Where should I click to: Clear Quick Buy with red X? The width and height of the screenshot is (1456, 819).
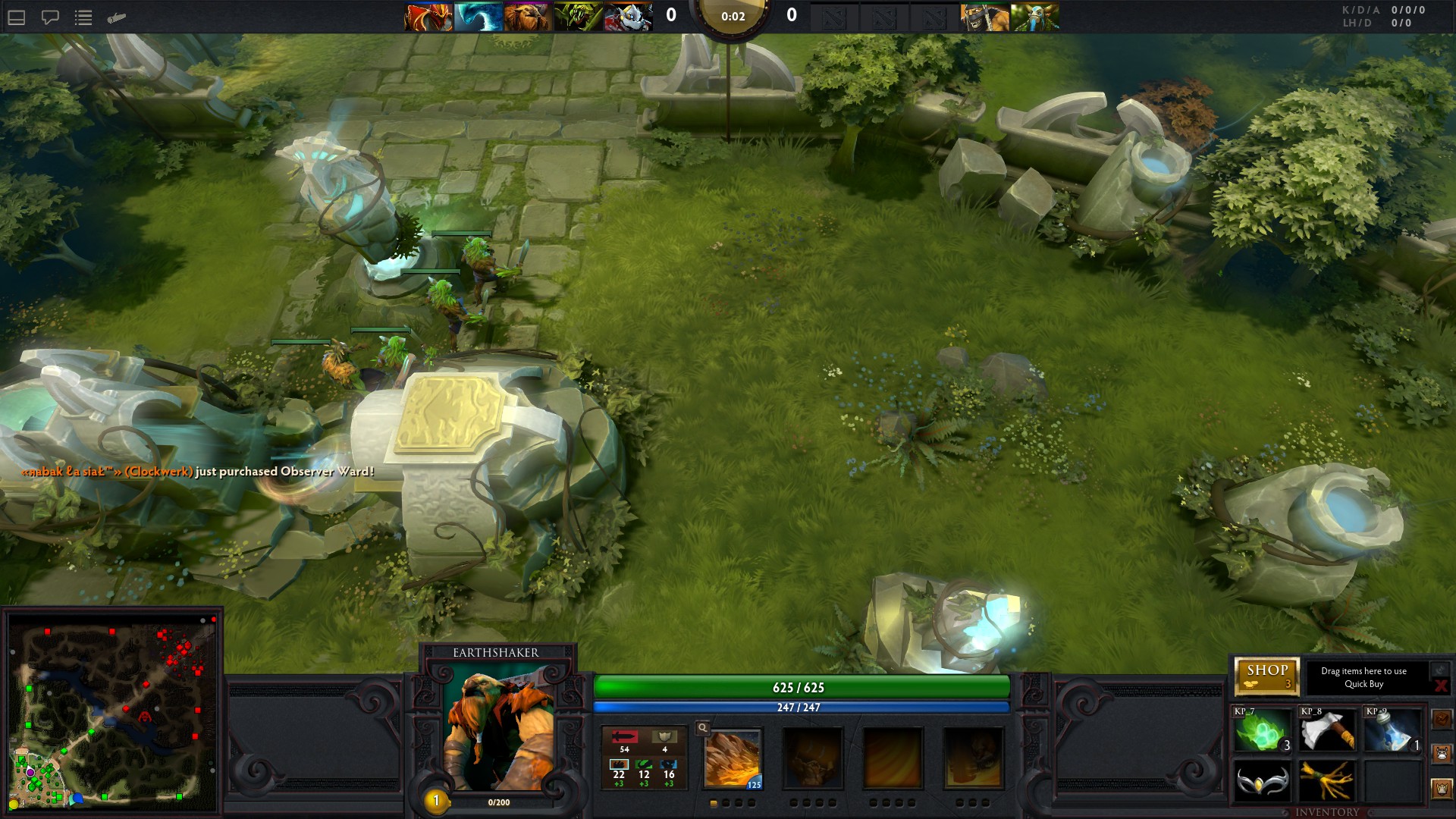point(1440,686)
